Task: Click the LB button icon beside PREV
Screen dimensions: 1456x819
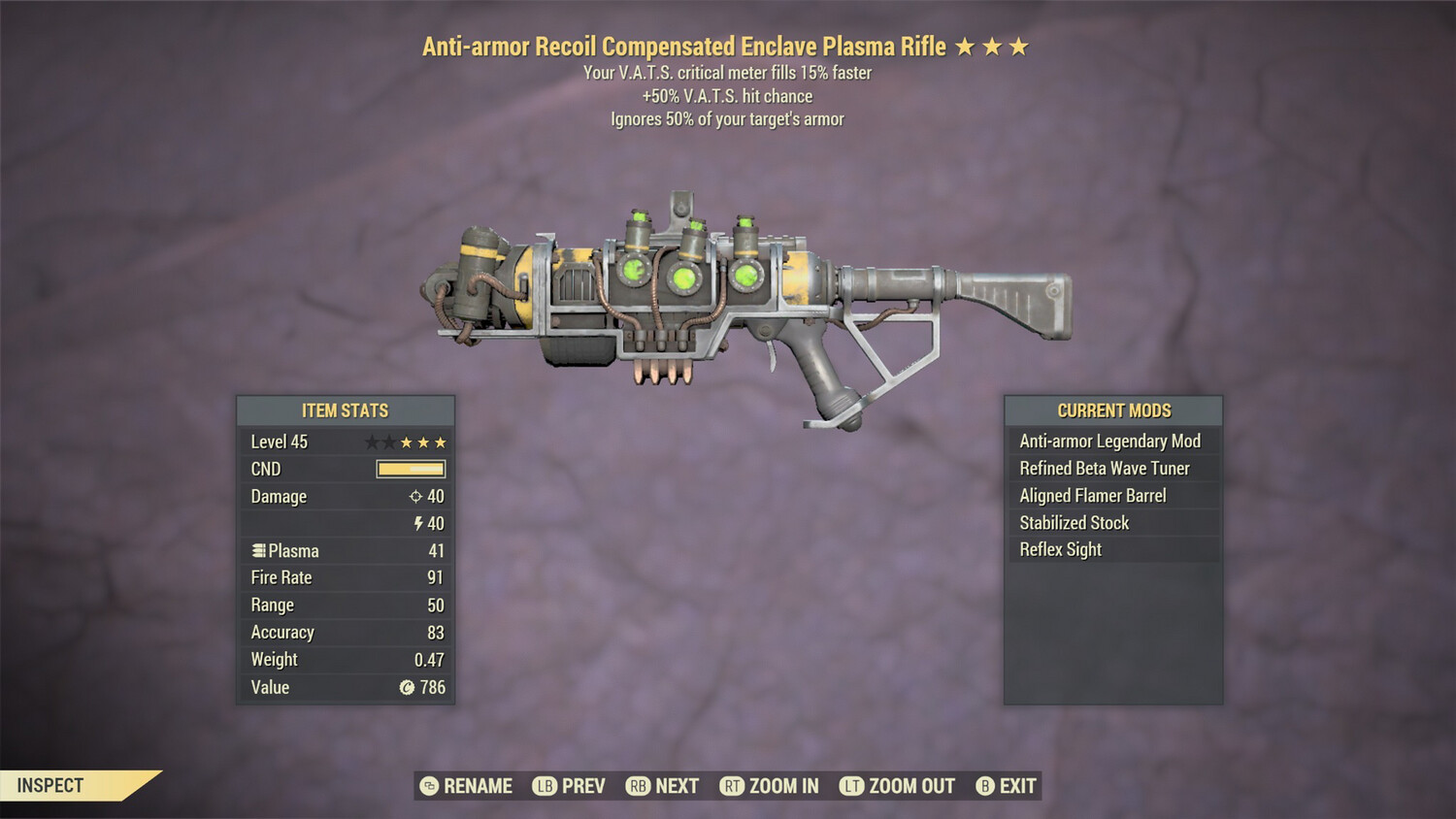Action: coord(545,786)
